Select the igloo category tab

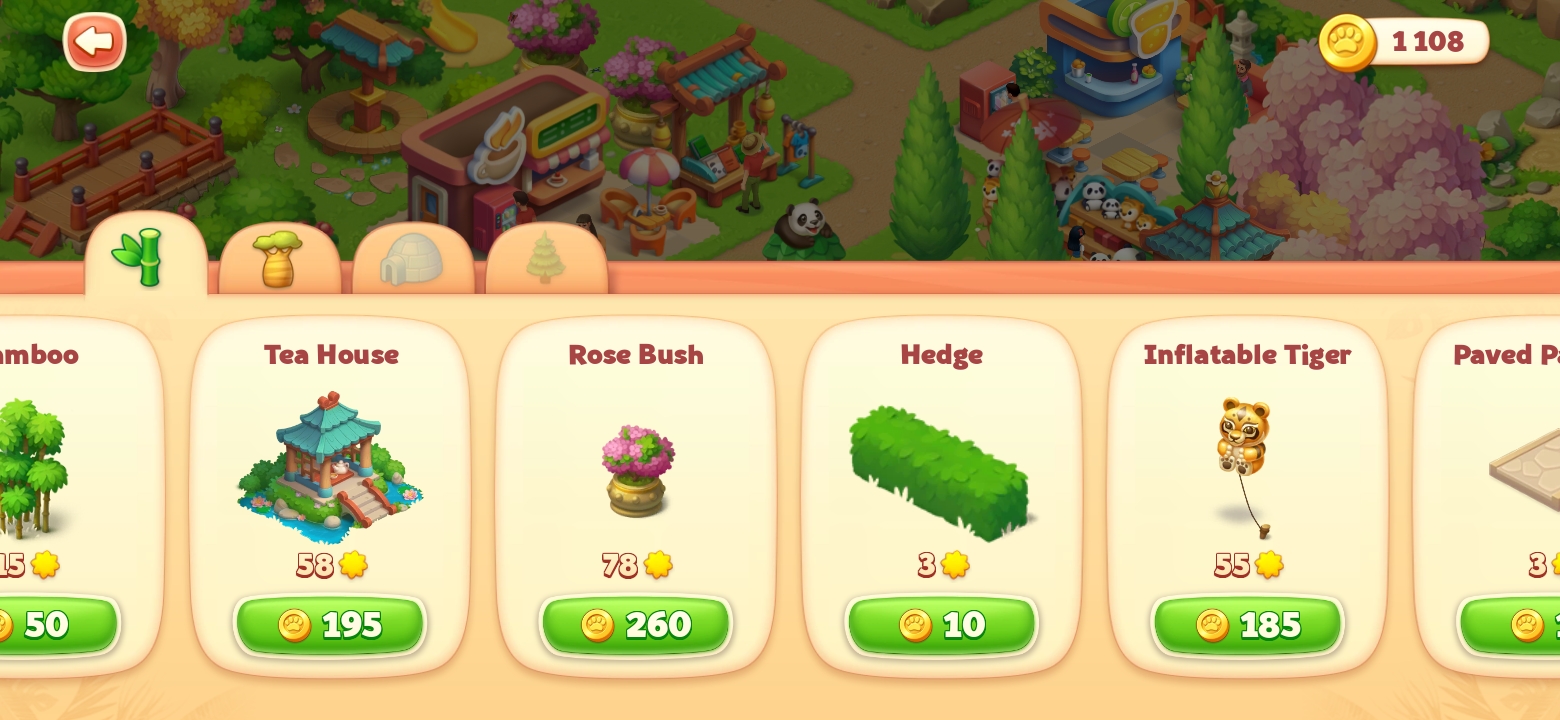[x=412, y=260]
